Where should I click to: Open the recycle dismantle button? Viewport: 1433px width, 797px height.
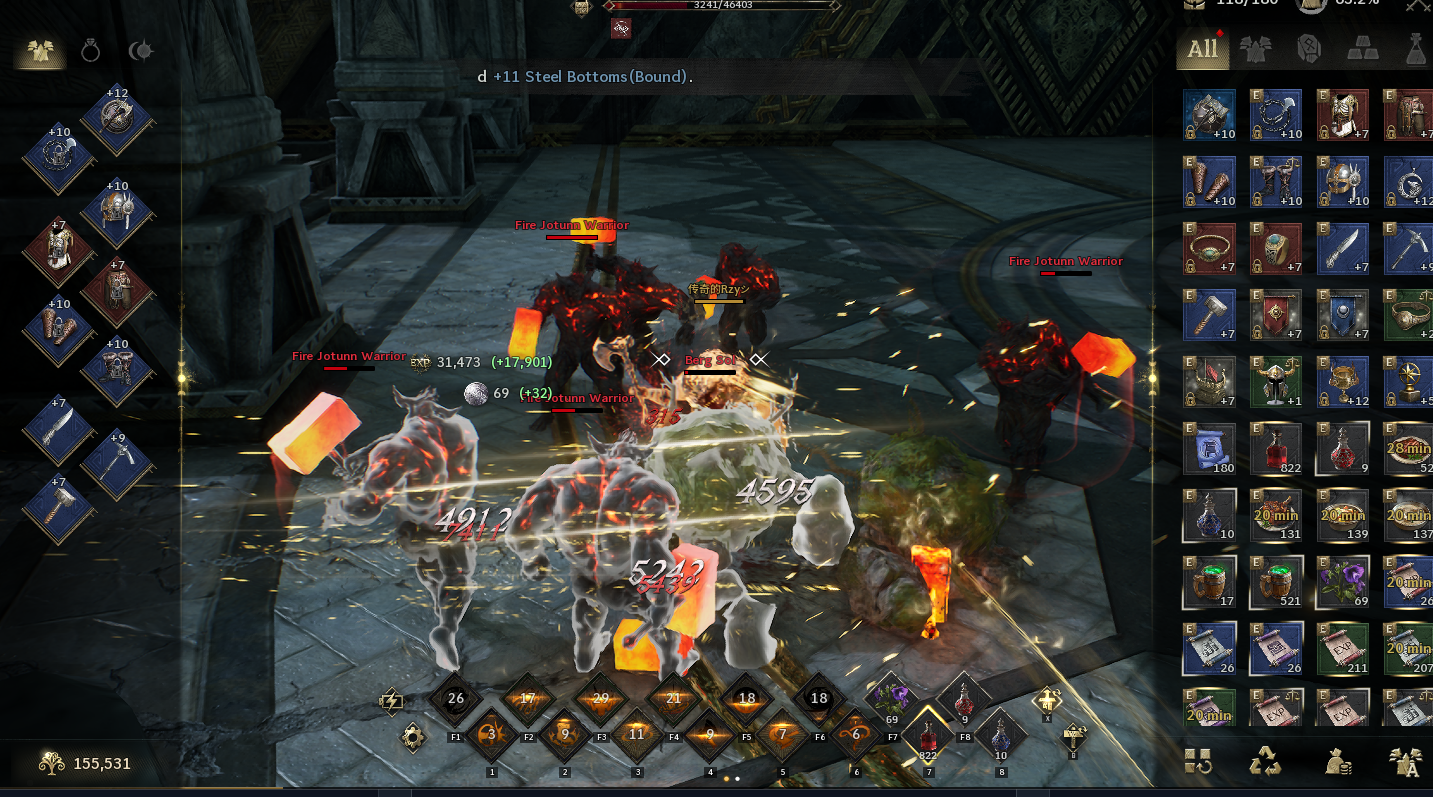coord(1265,763)
